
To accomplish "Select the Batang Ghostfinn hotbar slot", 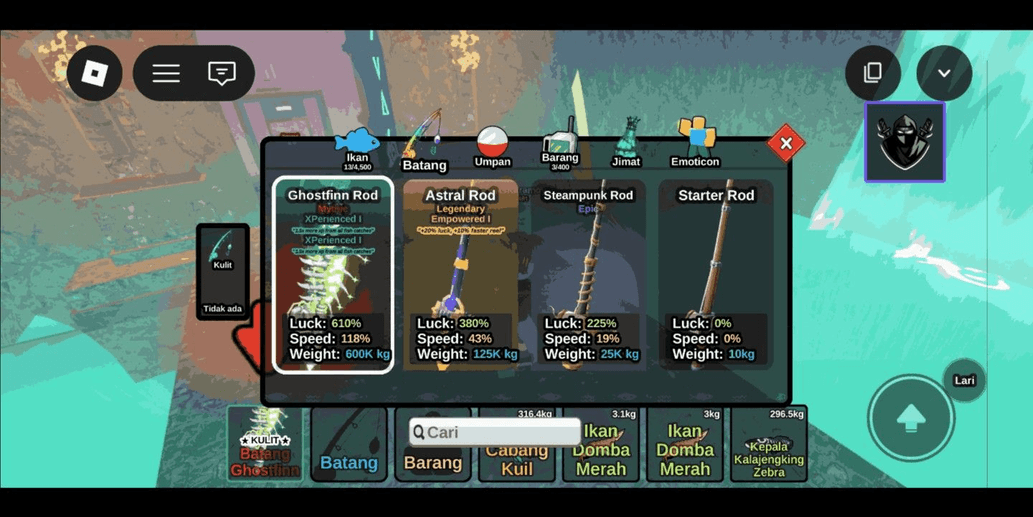I will [265, 444].
